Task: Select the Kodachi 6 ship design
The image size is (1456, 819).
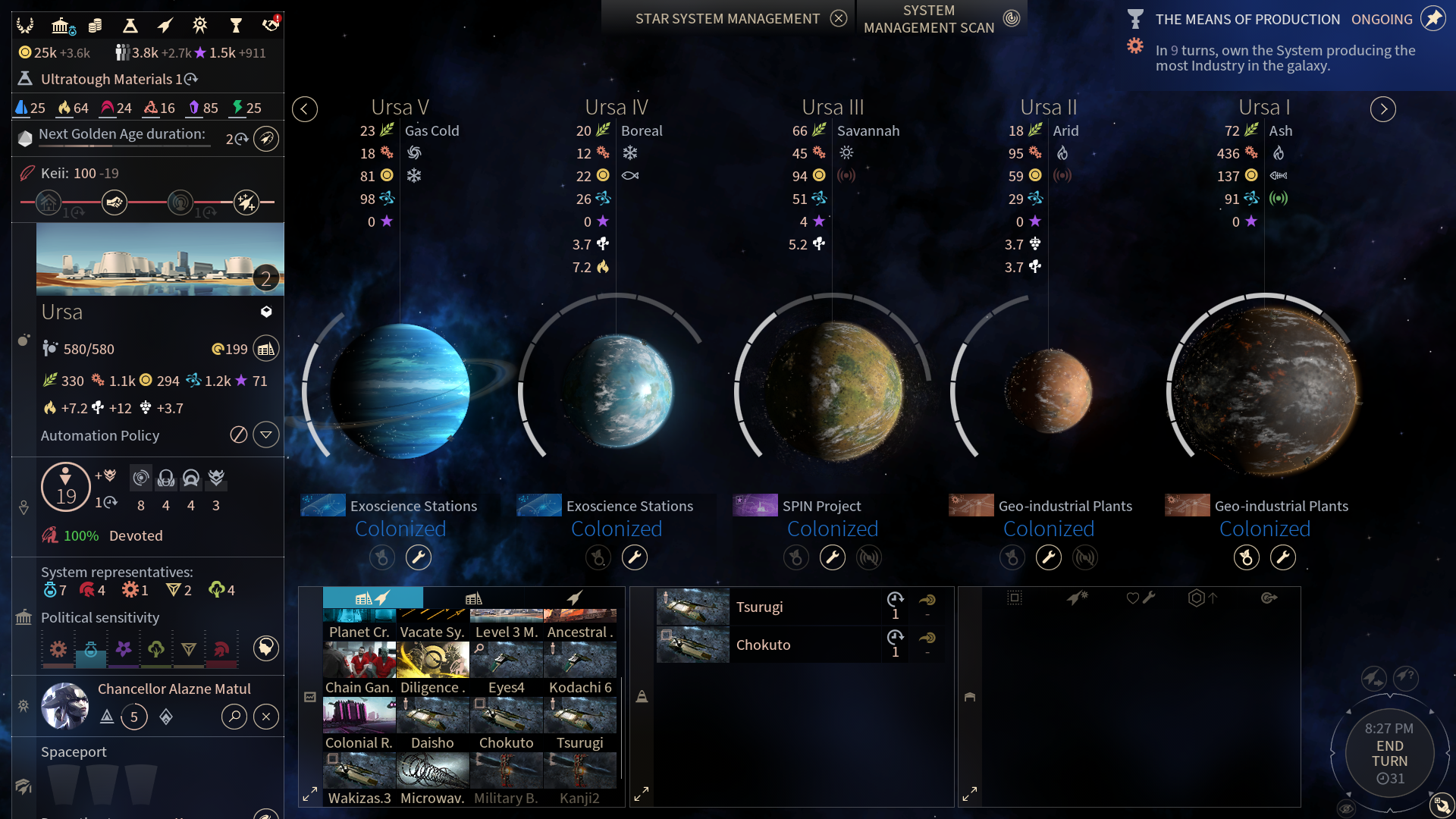Action: (580, 668)
